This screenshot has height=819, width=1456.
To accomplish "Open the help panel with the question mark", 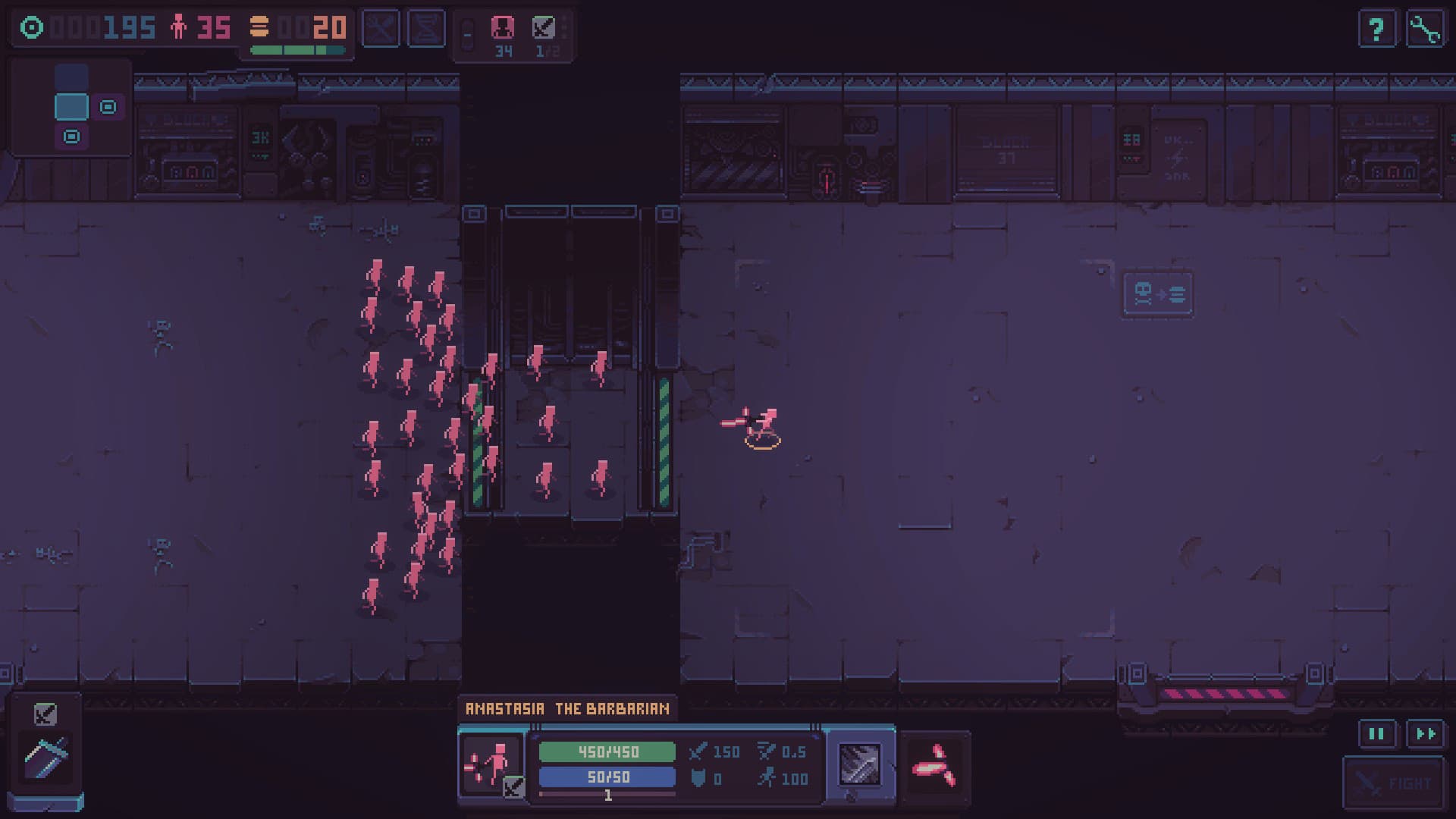I will (x=1377, y=29).
